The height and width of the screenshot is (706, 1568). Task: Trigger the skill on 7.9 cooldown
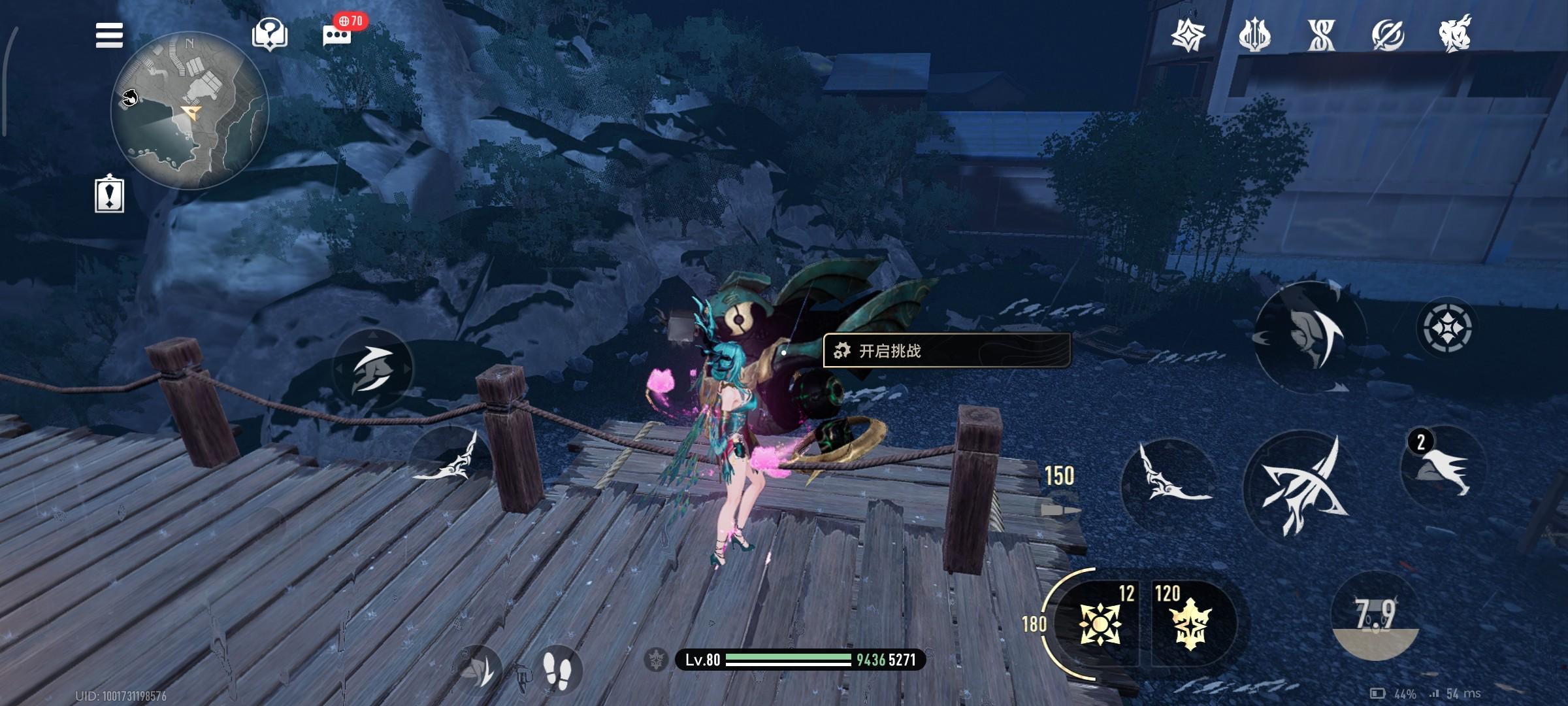click(1375, 616)
